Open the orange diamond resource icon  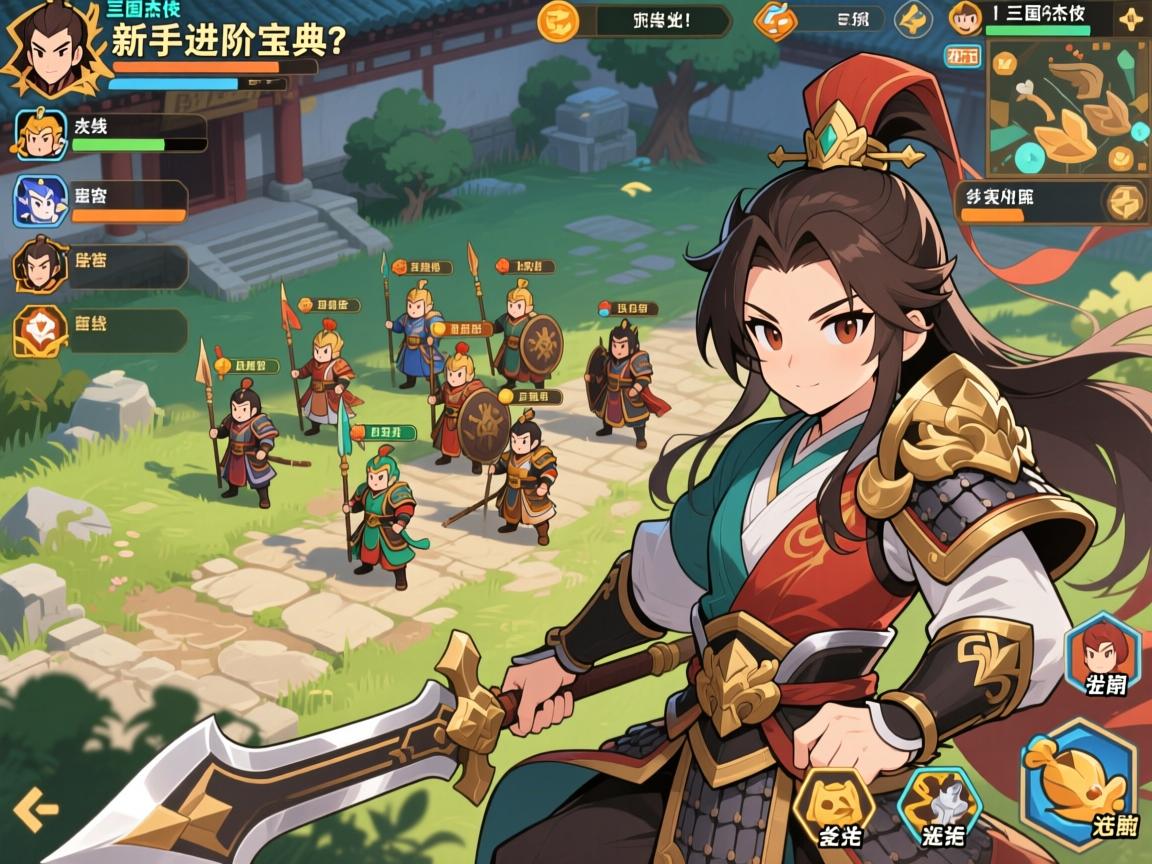[775, 19]
